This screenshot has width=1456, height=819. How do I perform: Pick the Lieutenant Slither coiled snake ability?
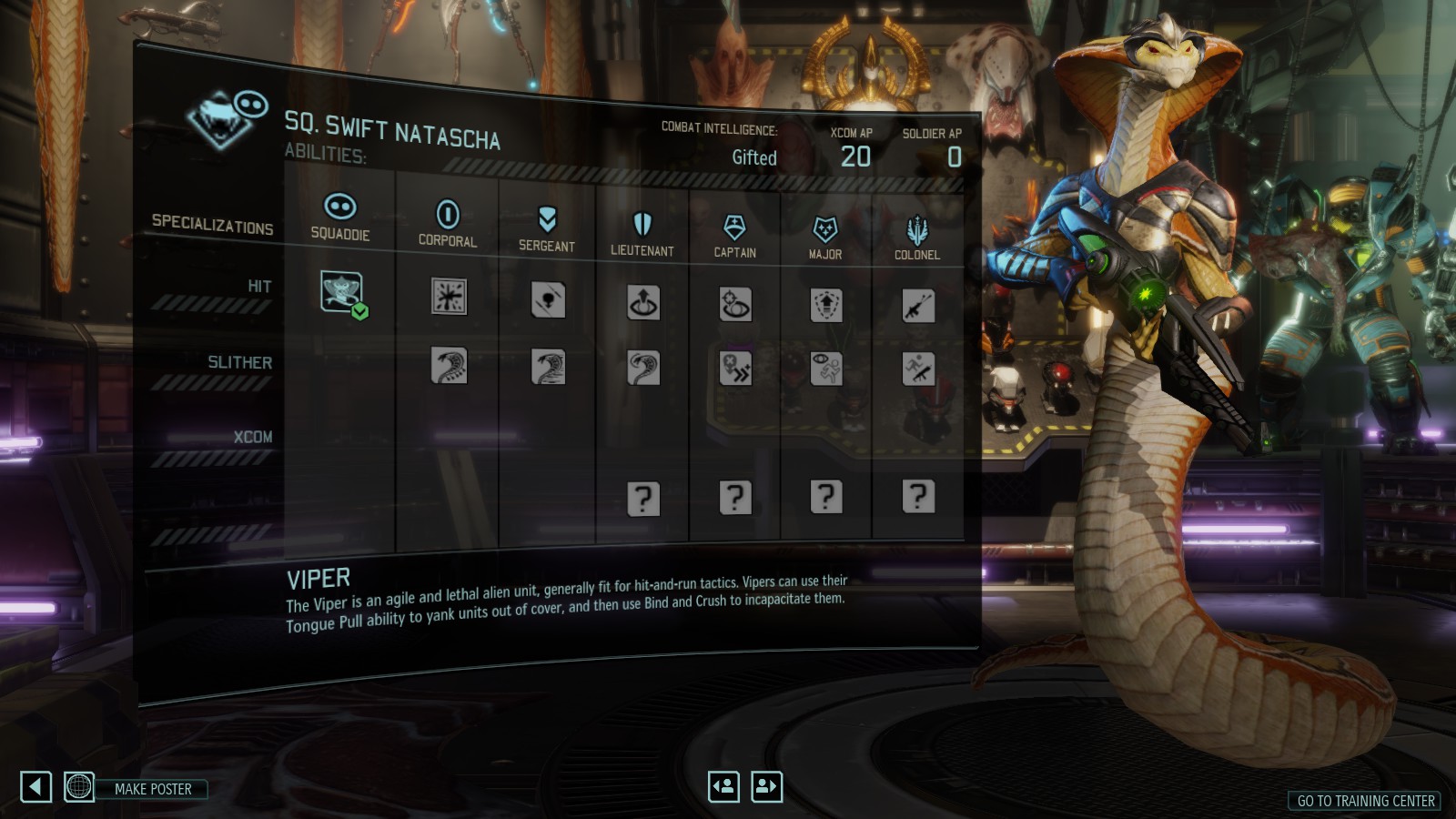tap(643, 369)
